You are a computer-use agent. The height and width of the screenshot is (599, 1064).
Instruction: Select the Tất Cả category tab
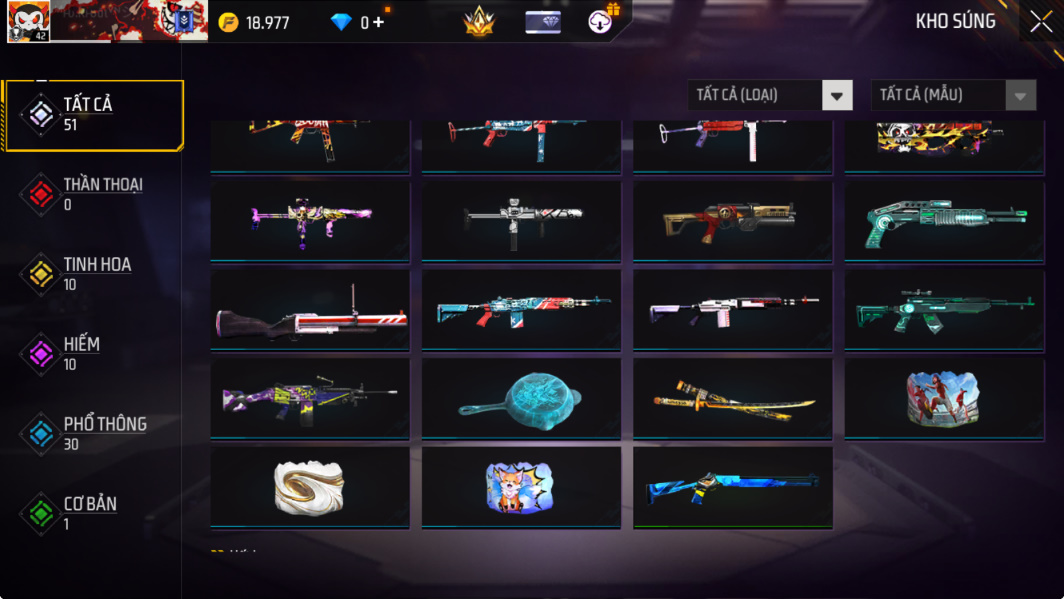(95, 115)
